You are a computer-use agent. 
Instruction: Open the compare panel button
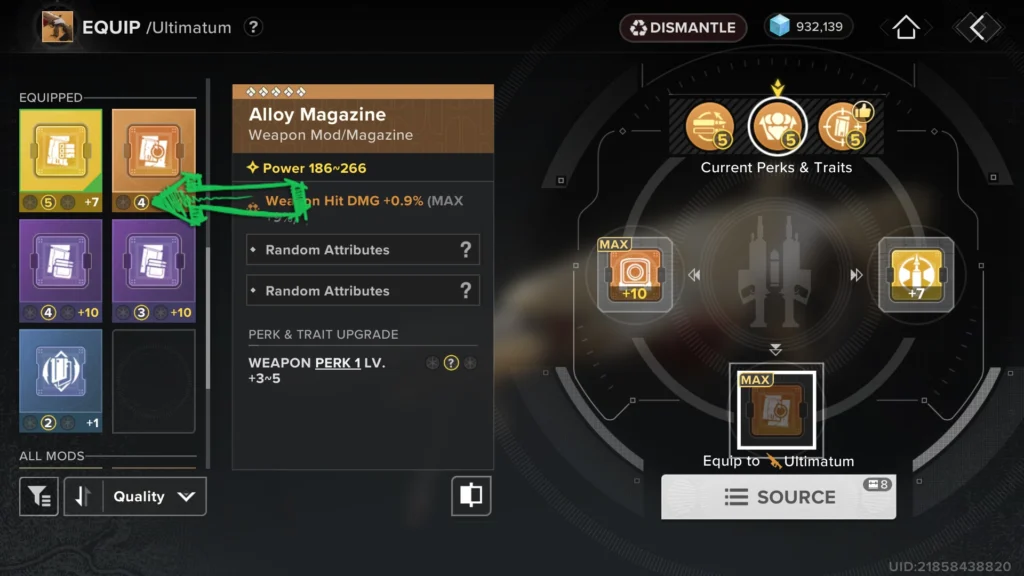[x=471, y=496]
